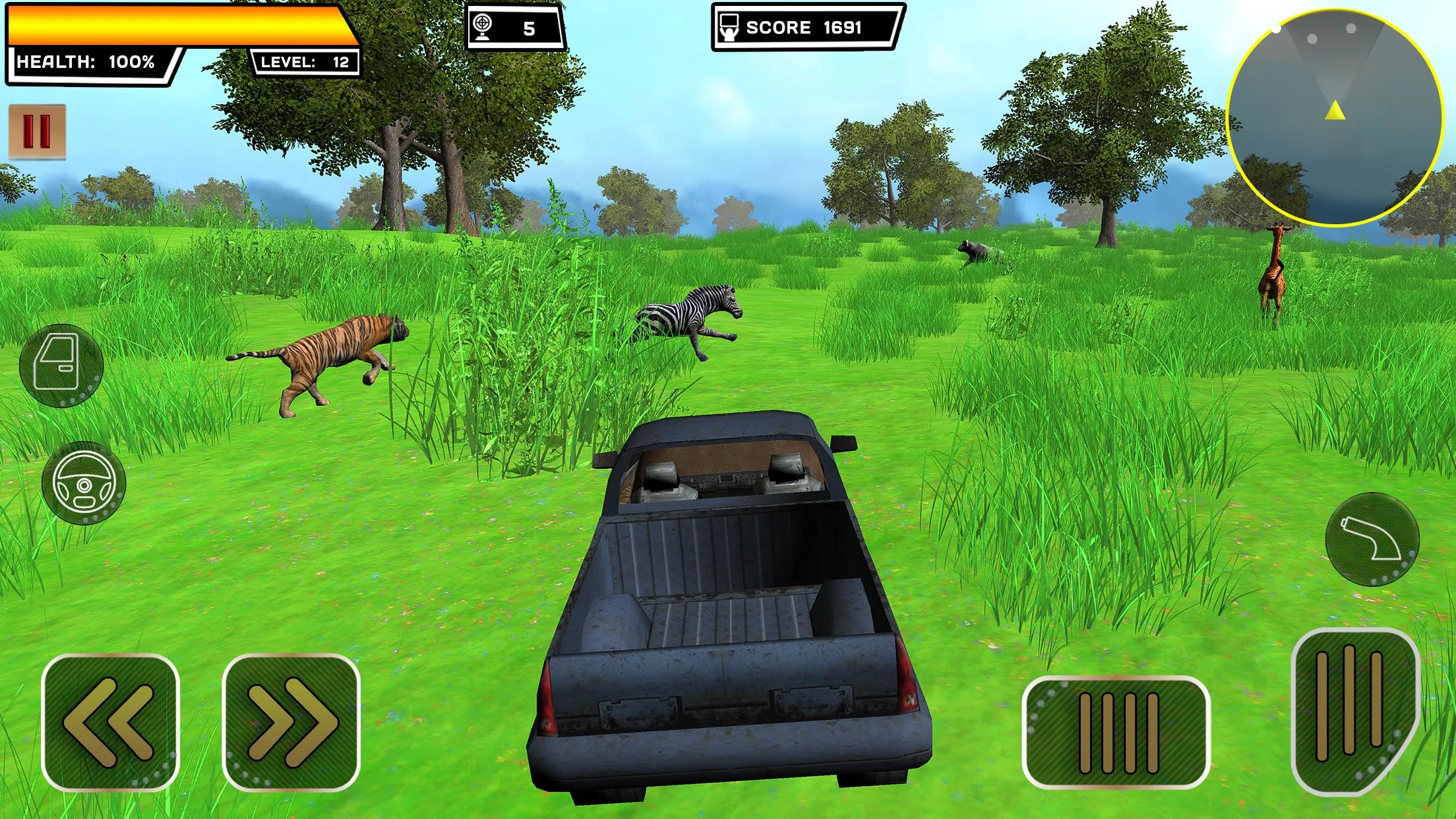Pull the handbrake lever button
The height and width of the screenshot is (819, 1456).
click(x=1372, y=539)
